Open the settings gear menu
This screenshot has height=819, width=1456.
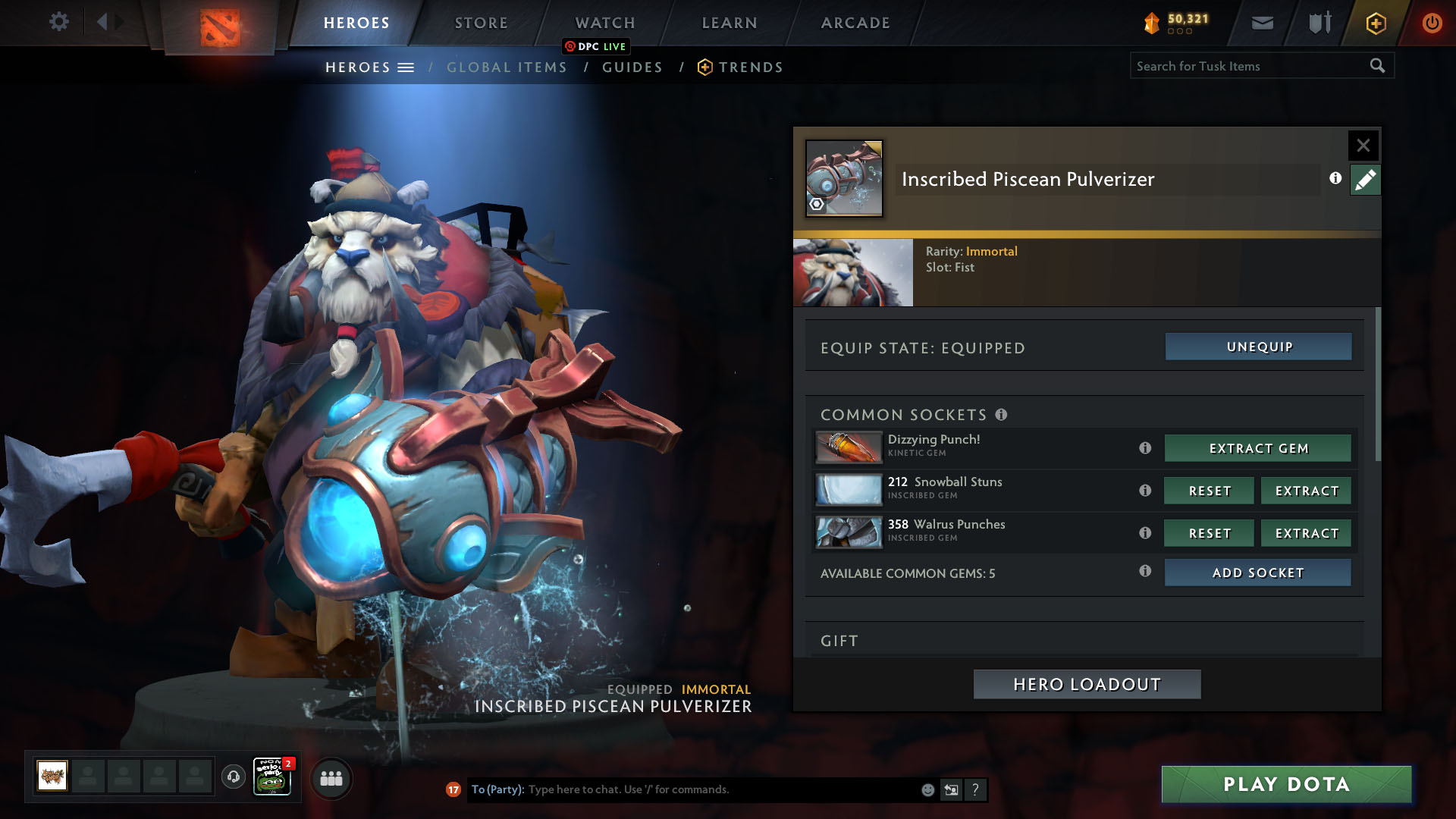(x=58, y=22)
